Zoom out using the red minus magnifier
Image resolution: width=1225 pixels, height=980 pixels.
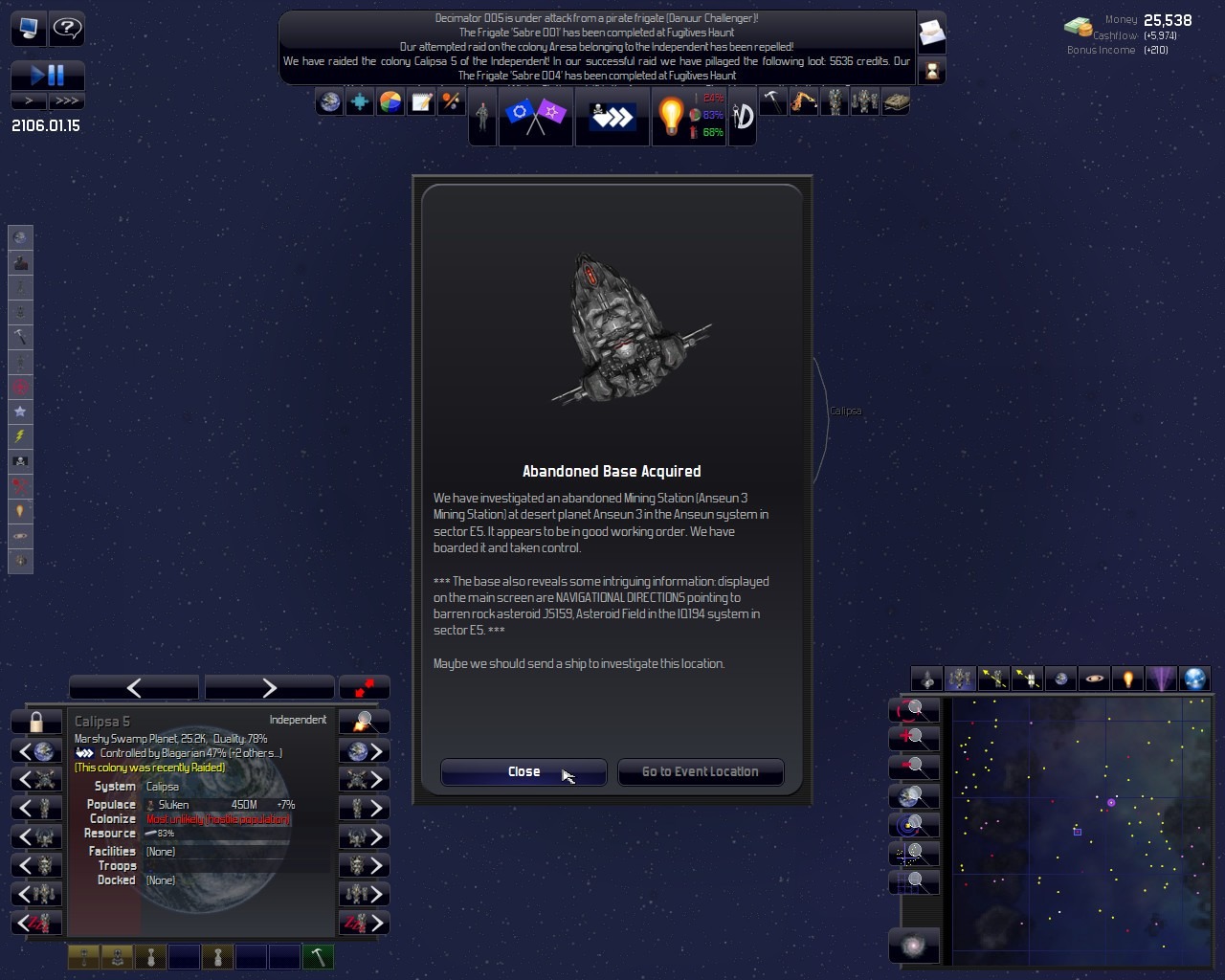[913, 766]
